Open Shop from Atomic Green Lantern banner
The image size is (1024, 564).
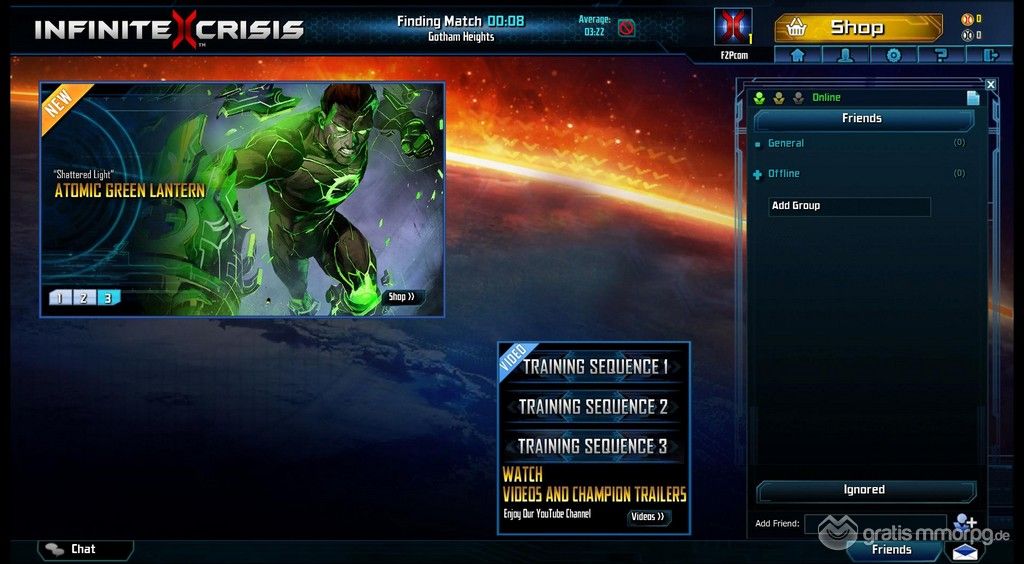401,297
